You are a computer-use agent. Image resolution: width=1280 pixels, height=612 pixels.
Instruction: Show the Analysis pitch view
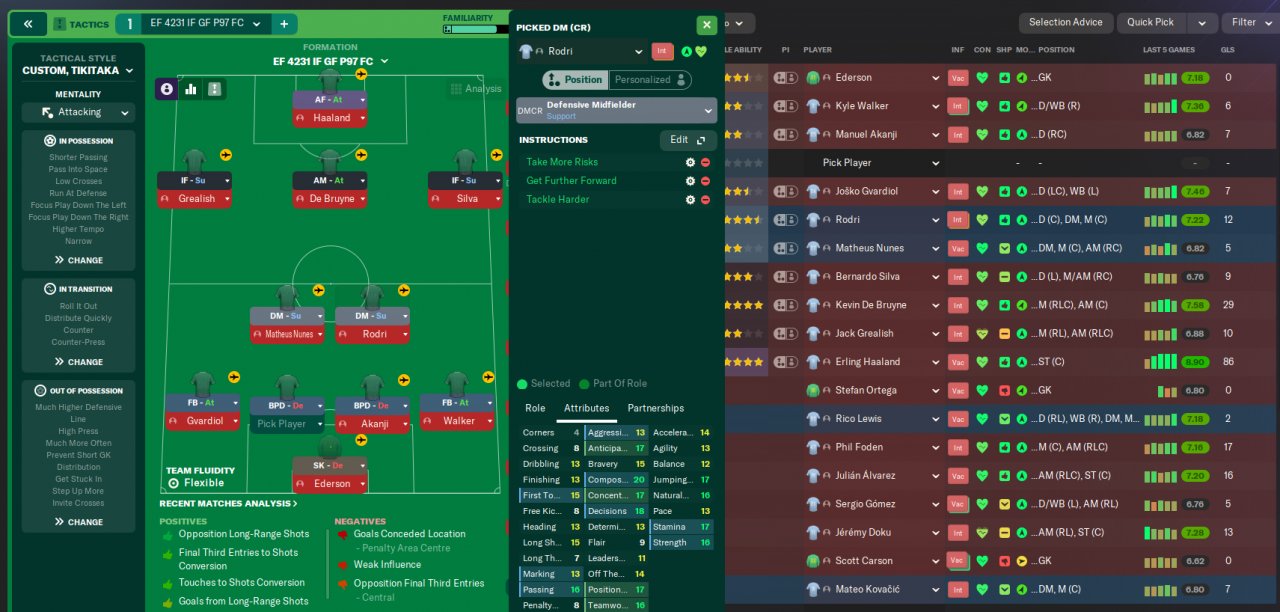(475, 89)
